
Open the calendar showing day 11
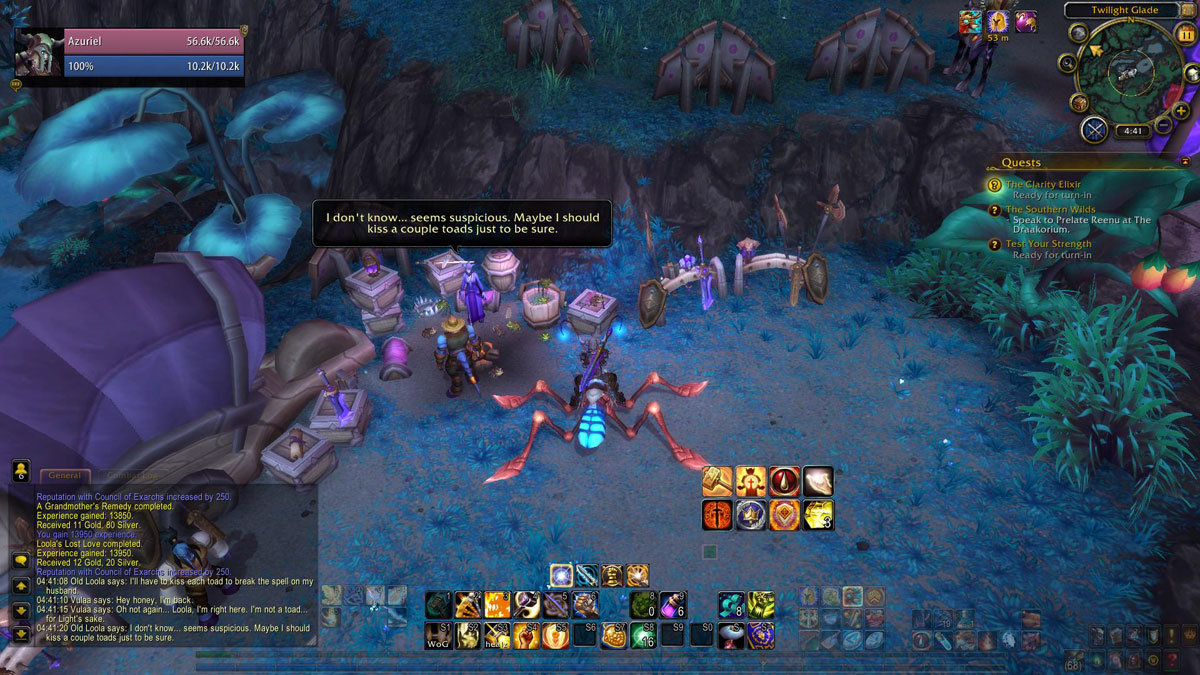1187,34
